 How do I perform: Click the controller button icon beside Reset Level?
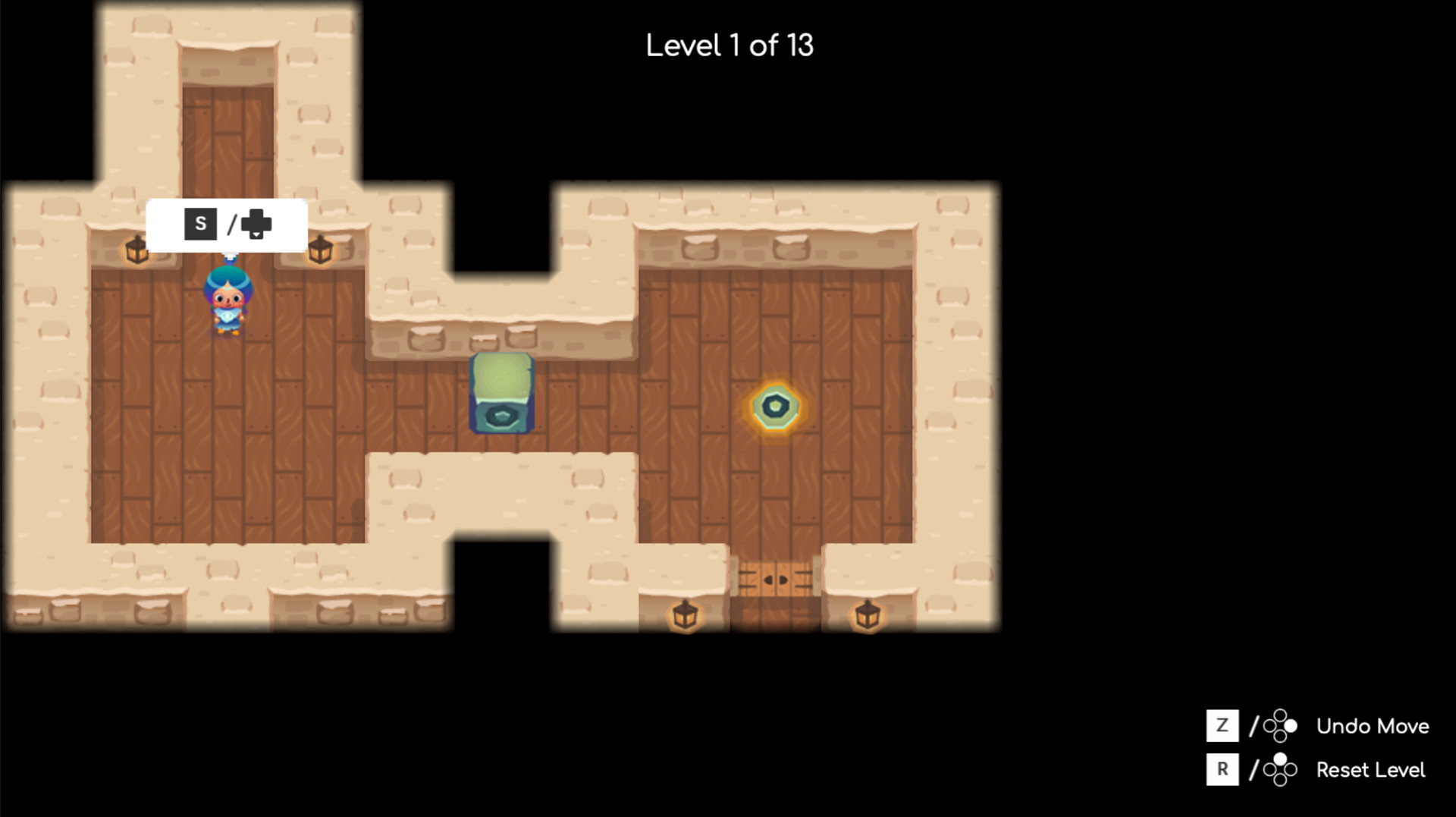click(x=1281, y=769)
